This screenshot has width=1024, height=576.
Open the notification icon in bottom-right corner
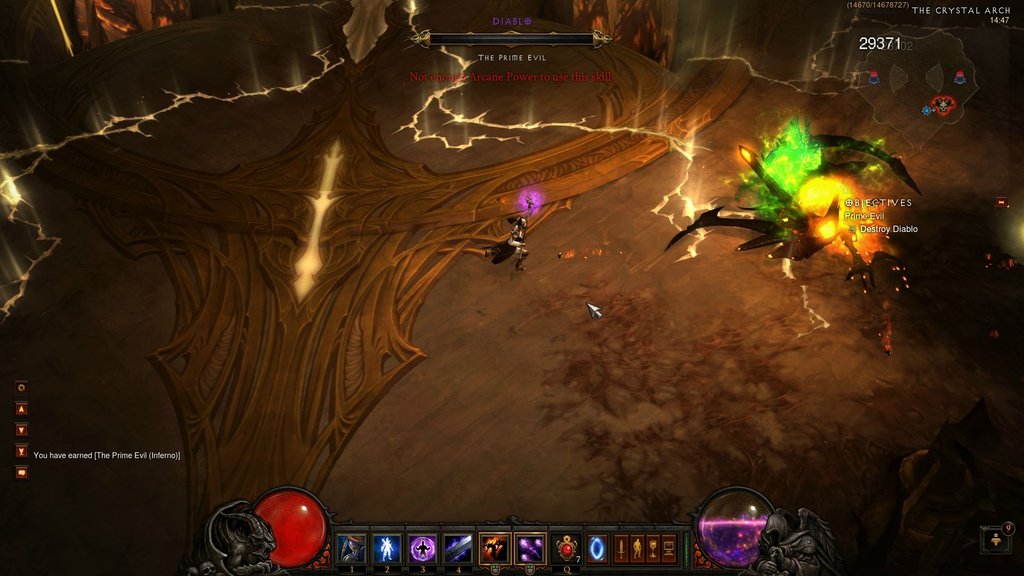996,540
